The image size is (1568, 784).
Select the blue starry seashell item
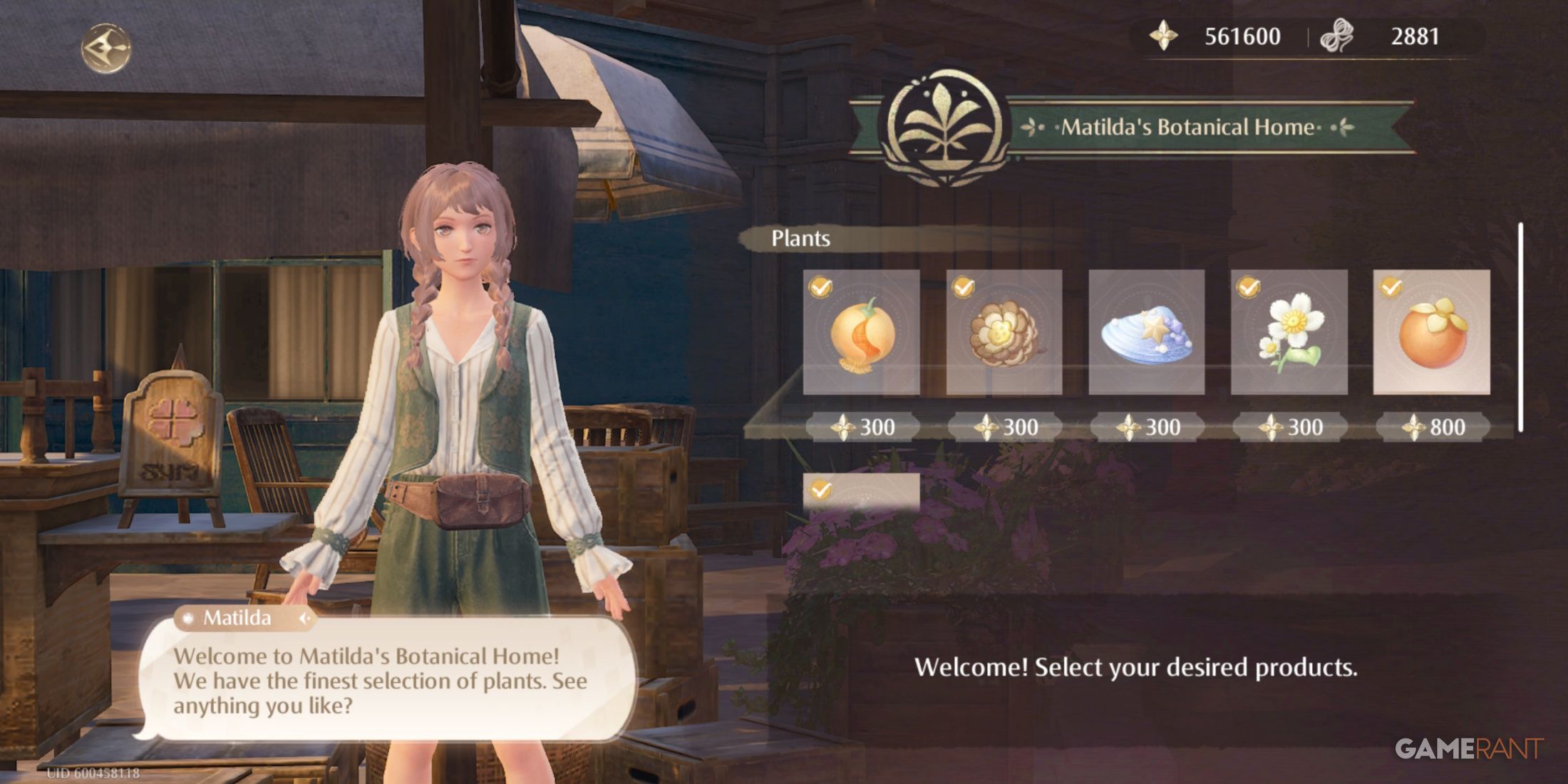[x=1146, y=332]
